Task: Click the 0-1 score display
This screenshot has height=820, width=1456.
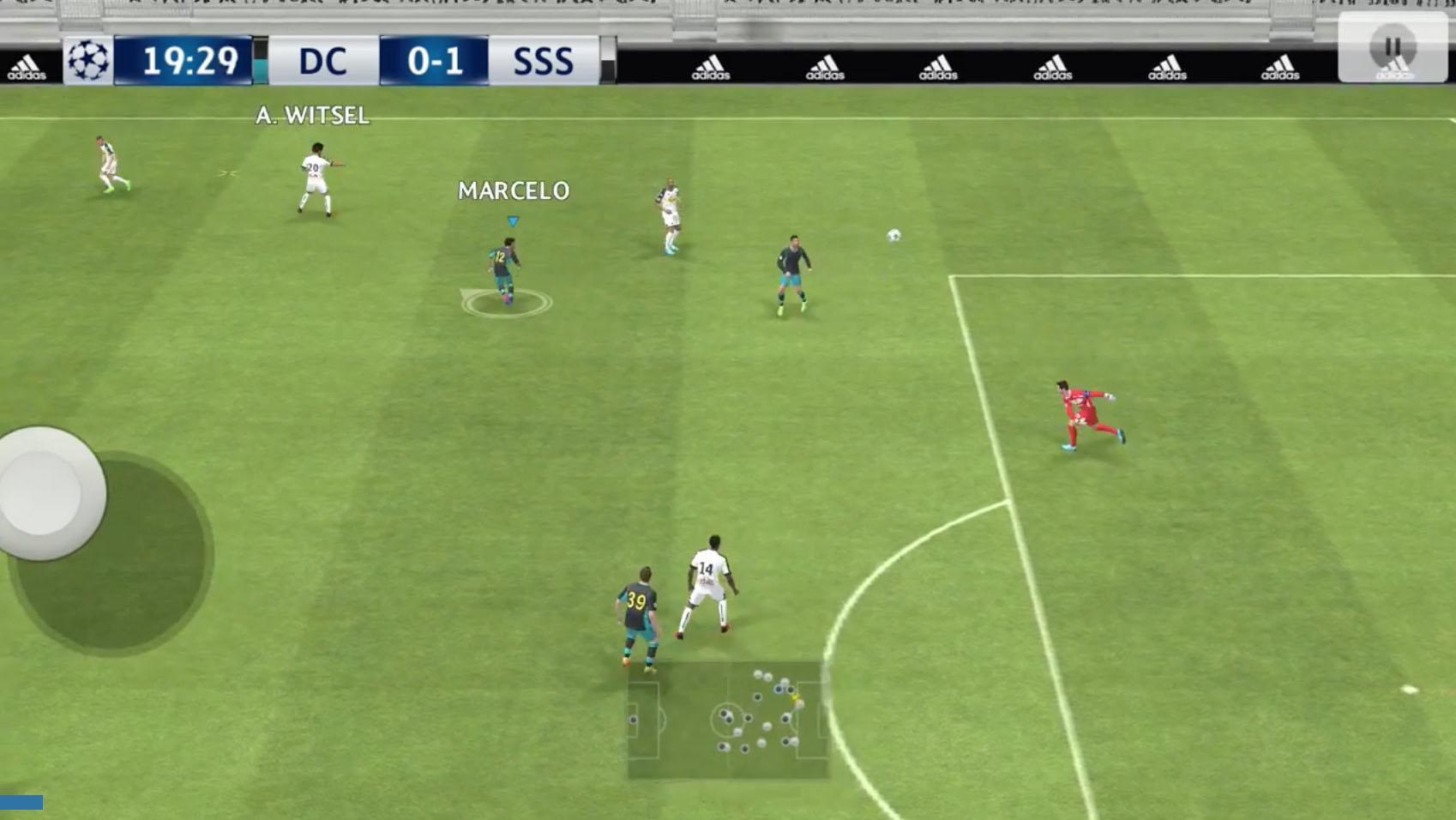Action: coord(437,58)
